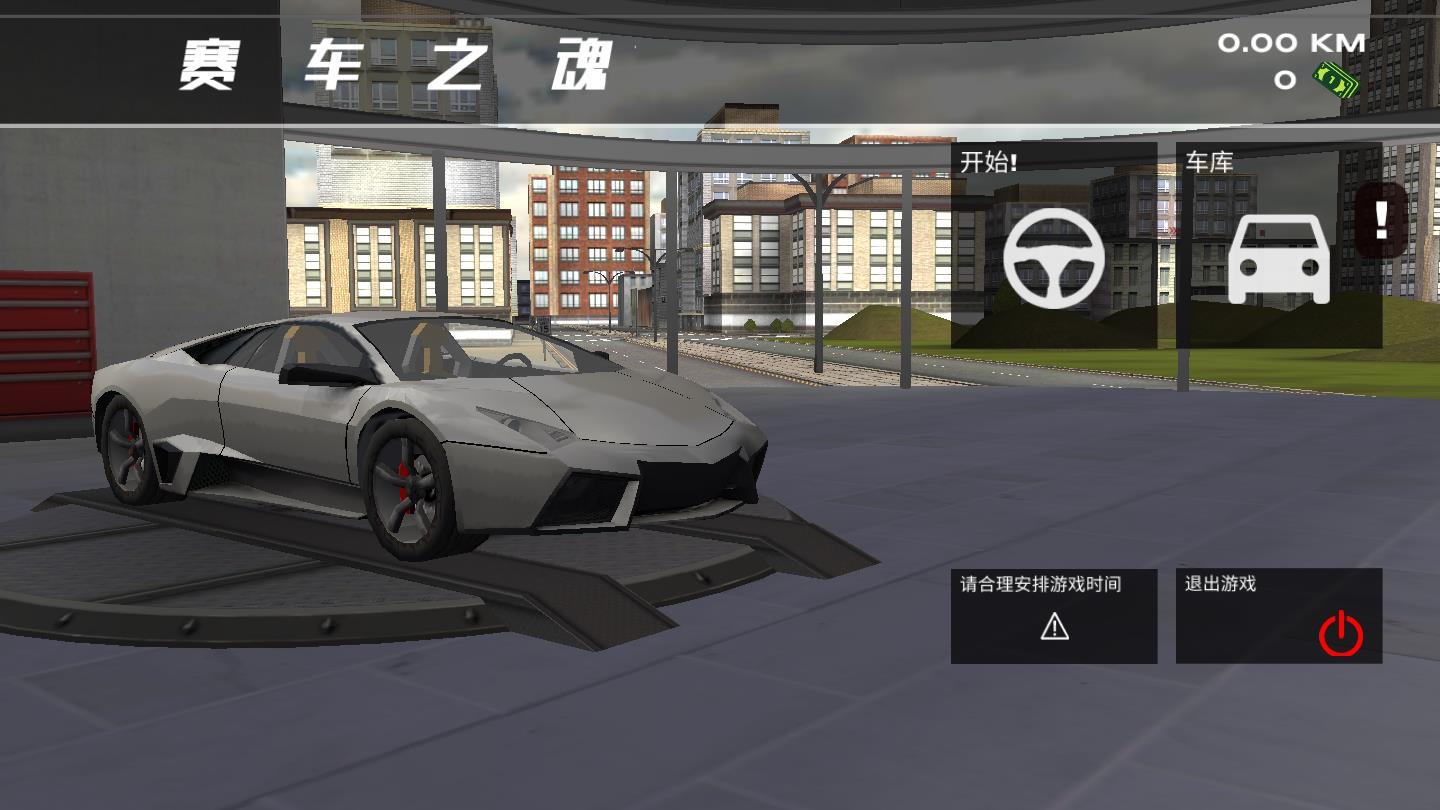Click the '0.00 KM' distance display
1440x810 pixels.
1291,42
